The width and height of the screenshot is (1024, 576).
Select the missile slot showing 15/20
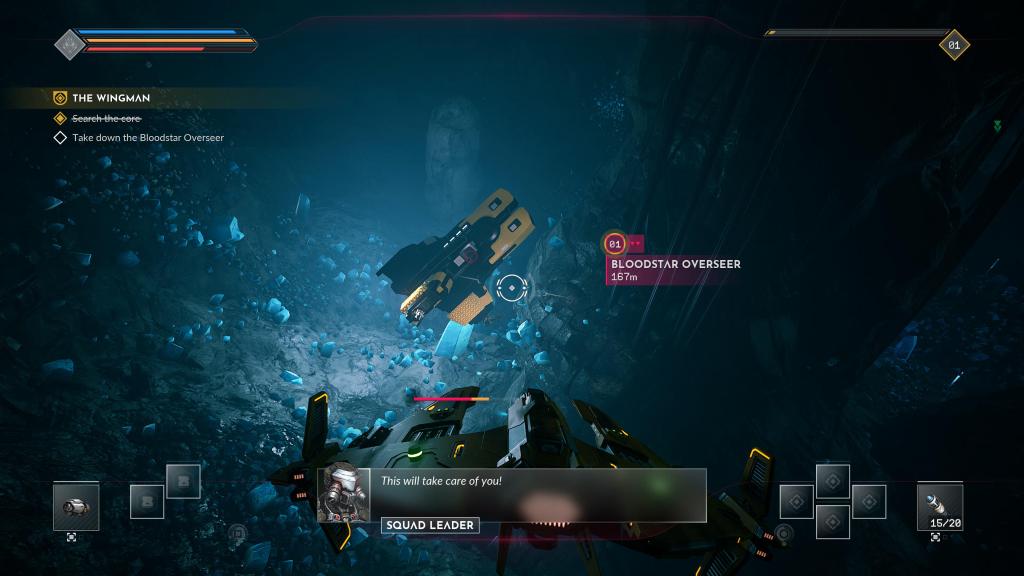(x=939, y=506)
